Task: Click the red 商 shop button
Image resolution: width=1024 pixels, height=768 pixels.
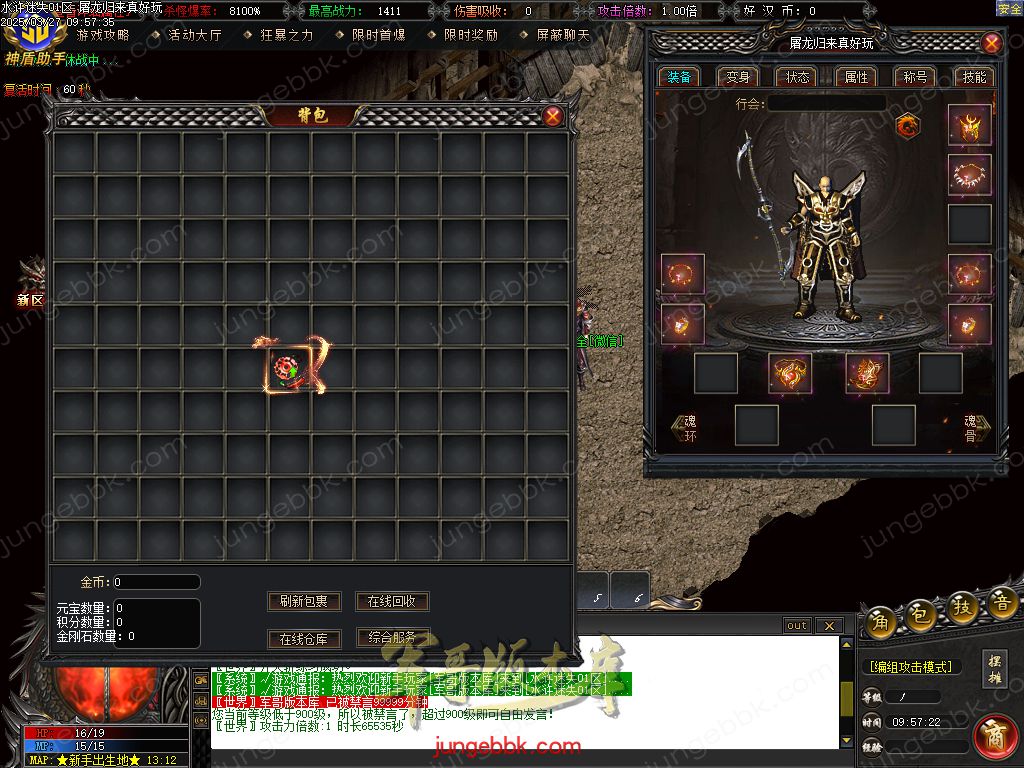Action: pyautogui.click(x=994, y=735)
